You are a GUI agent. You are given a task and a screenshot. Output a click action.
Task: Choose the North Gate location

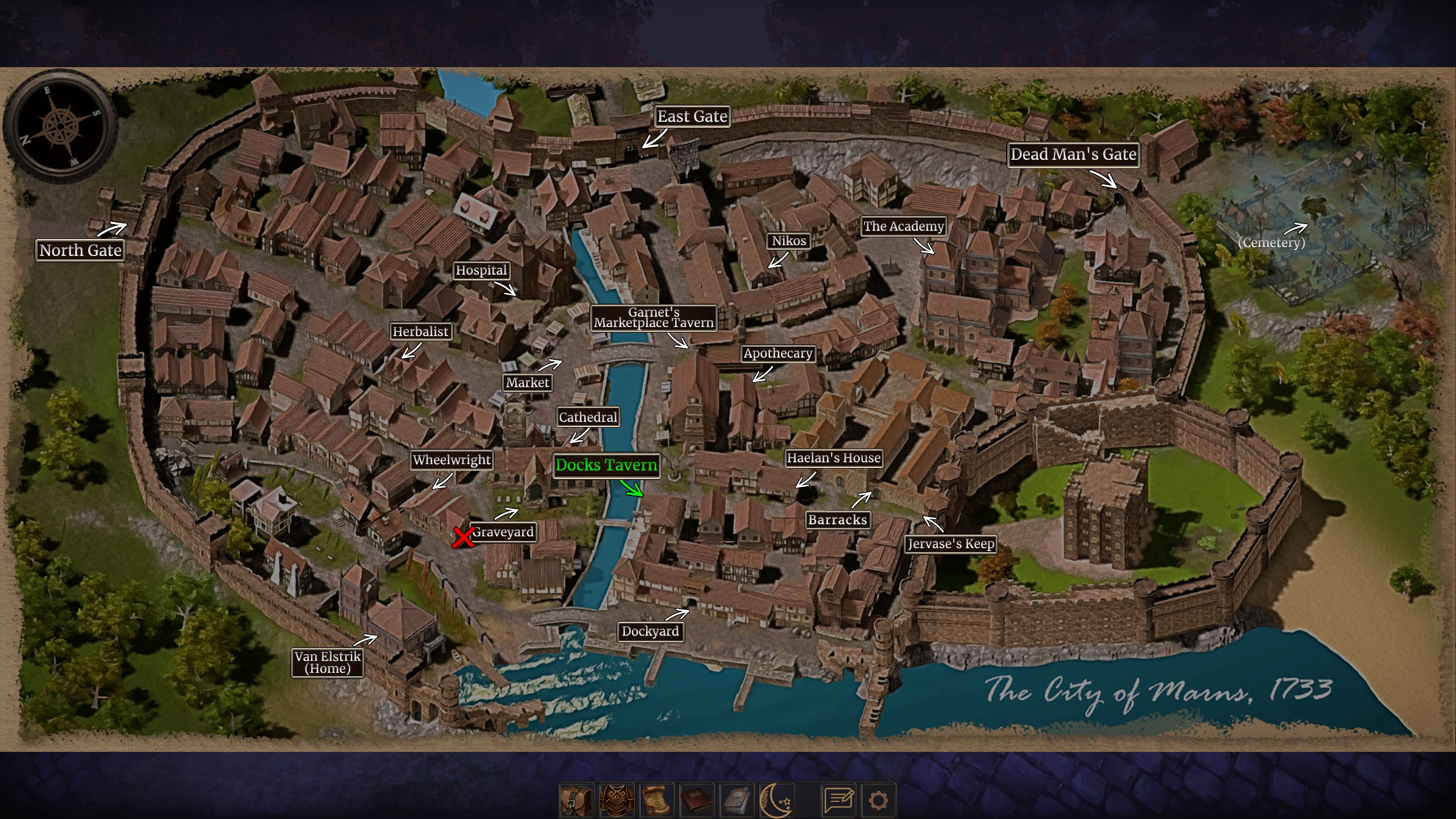[80, 250]
